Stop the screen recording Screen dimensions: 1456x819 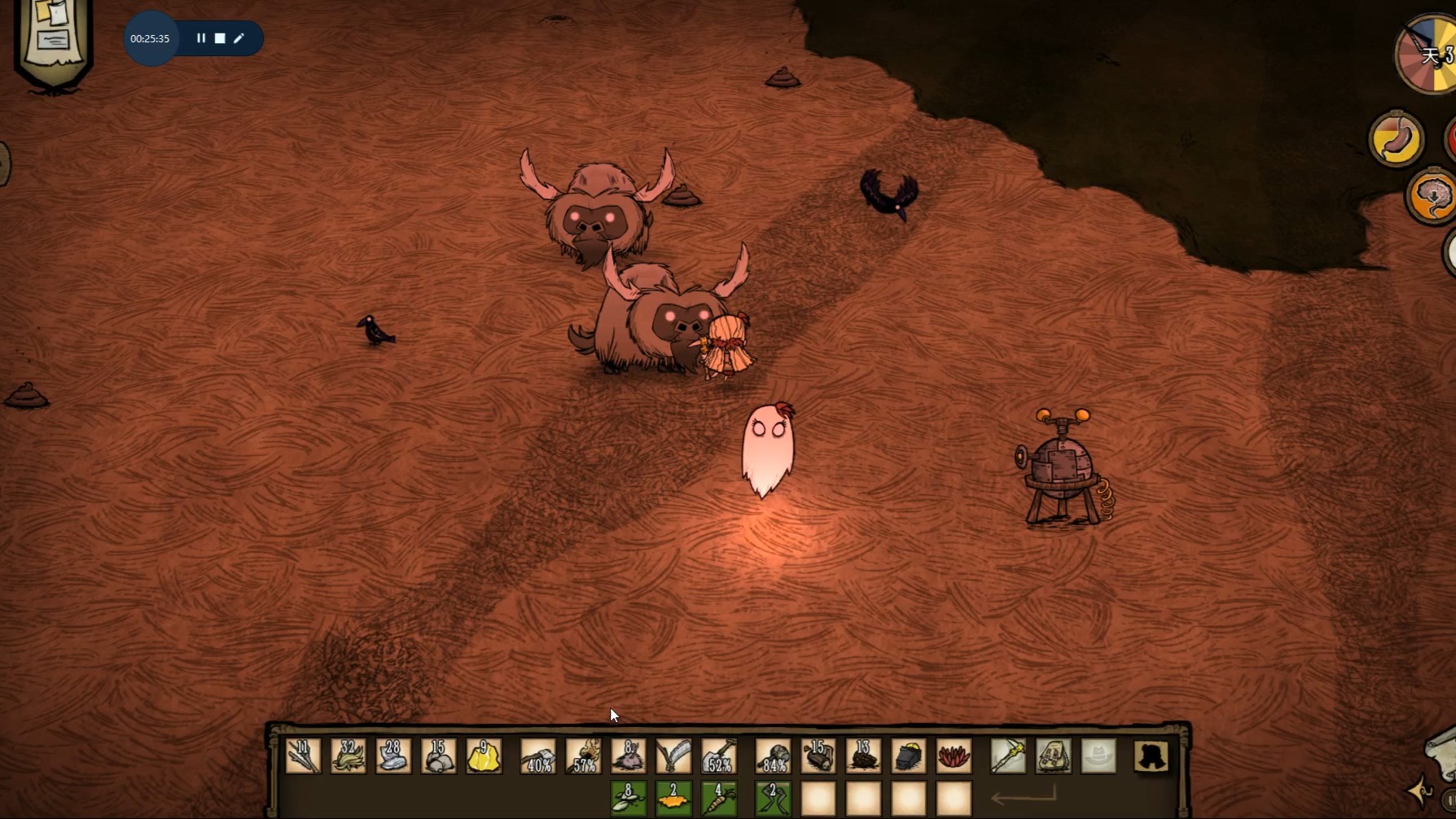pyautogui.click(x=220, y=38)
